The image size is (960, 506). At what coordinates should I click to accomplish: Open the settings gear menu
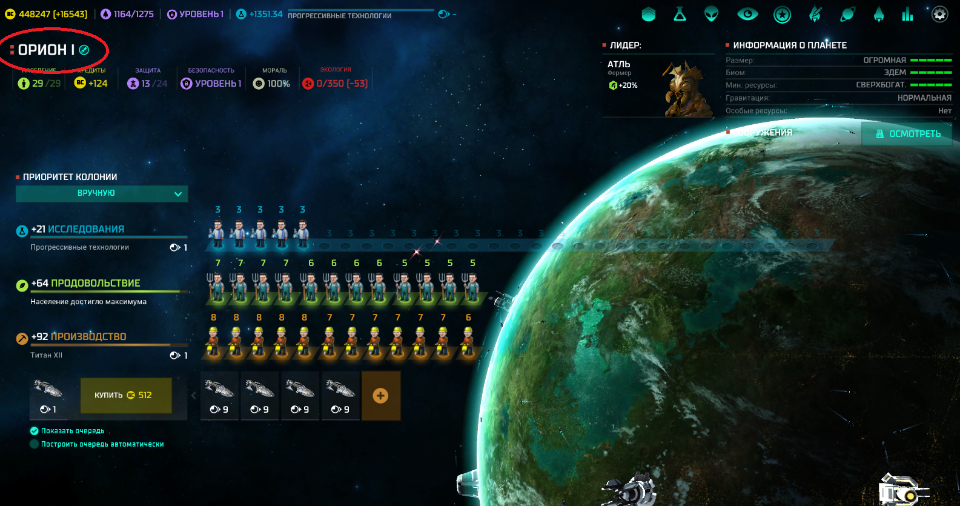[x=939, y=15]
